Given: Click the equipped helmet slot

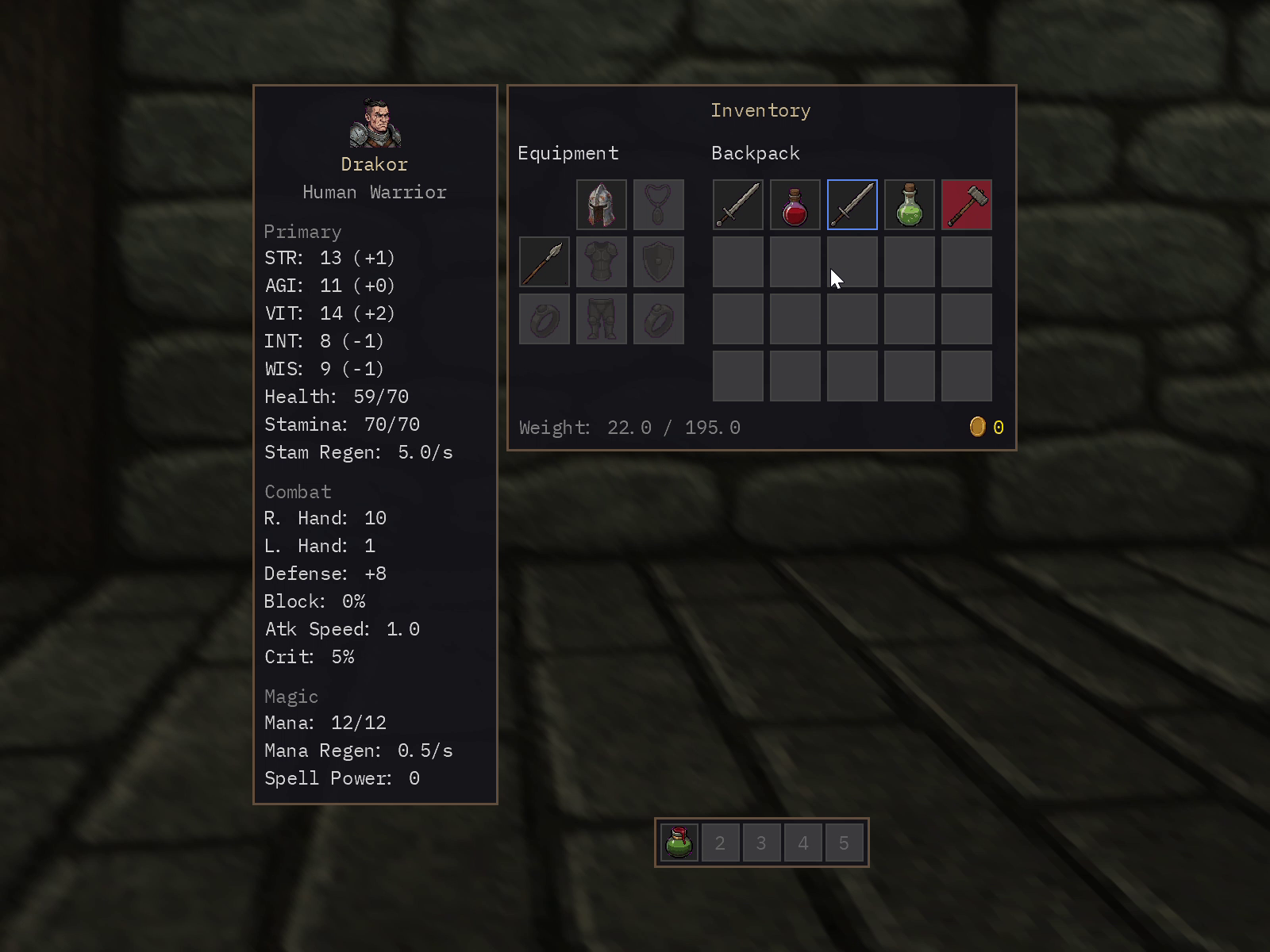Looking at the screenshot, I should [x=601, y=204].
